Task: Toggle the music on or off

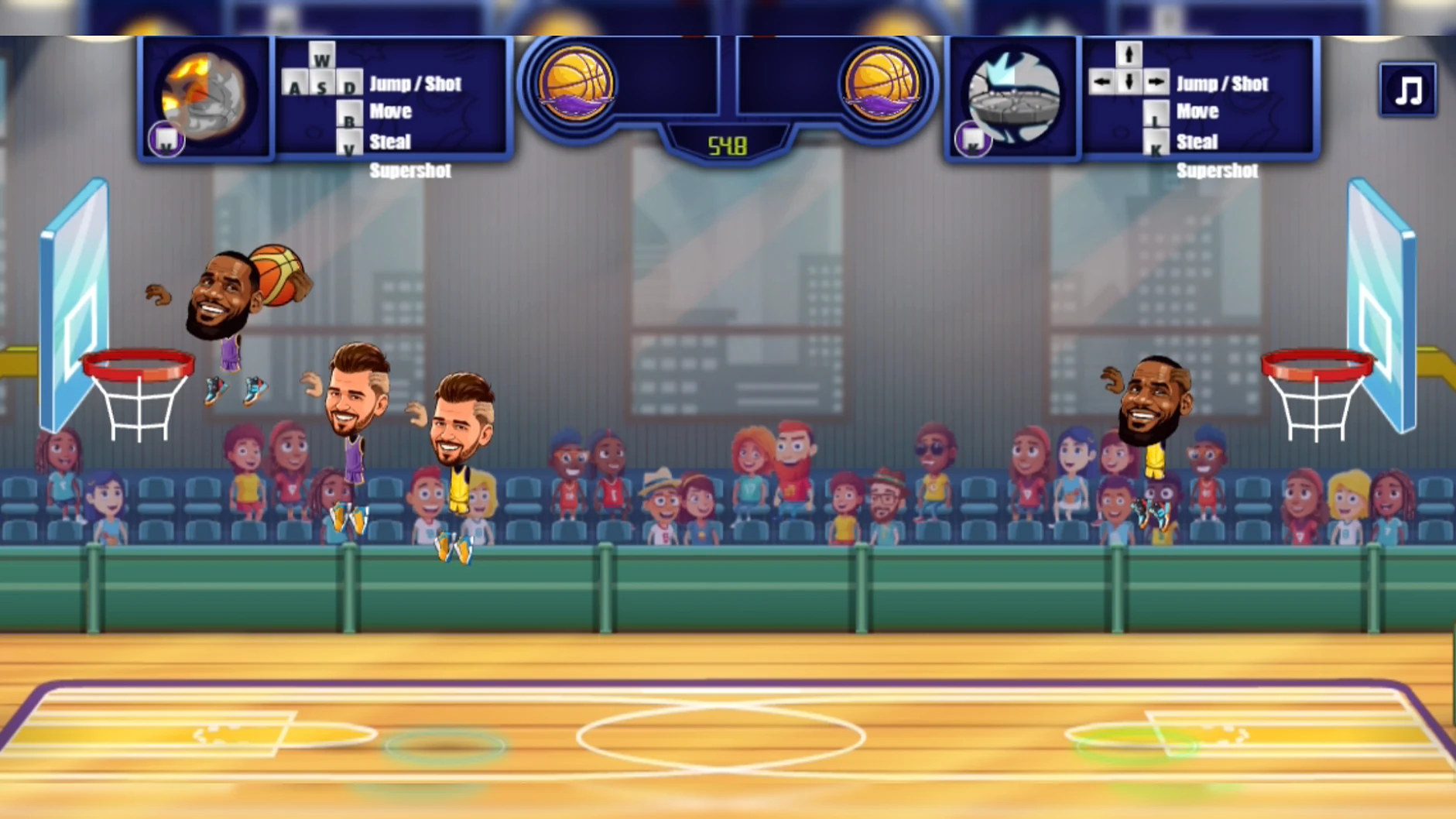Action: tap(1407, 90)
